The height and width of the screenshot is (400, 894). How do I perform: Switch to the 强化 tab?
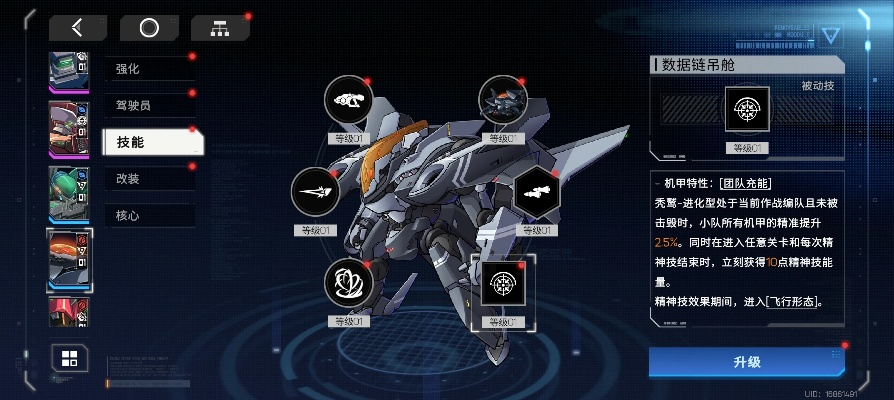[148, 68]
